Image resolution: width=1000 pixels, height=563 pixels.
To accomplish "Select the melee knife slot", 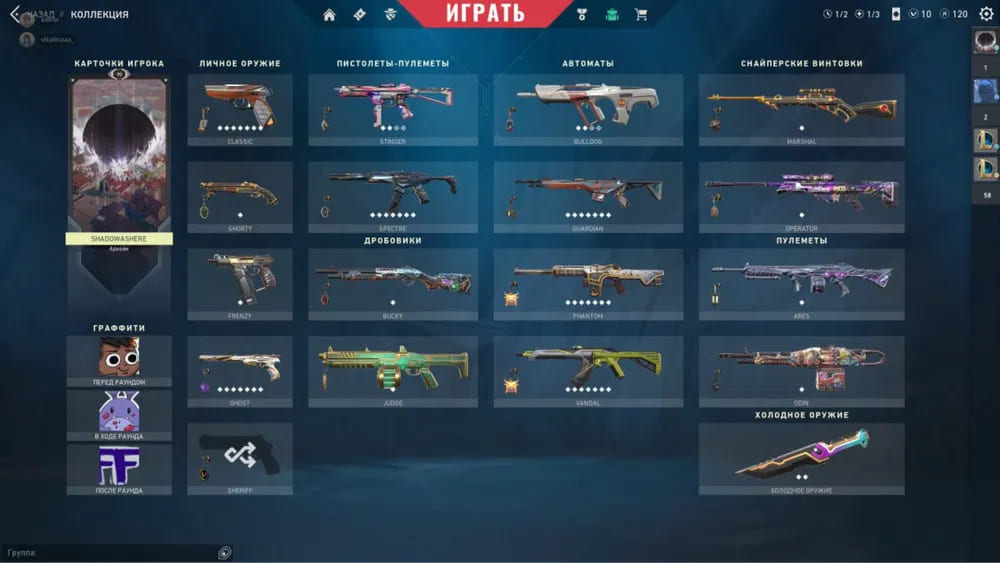I will (x=801, y=456).
